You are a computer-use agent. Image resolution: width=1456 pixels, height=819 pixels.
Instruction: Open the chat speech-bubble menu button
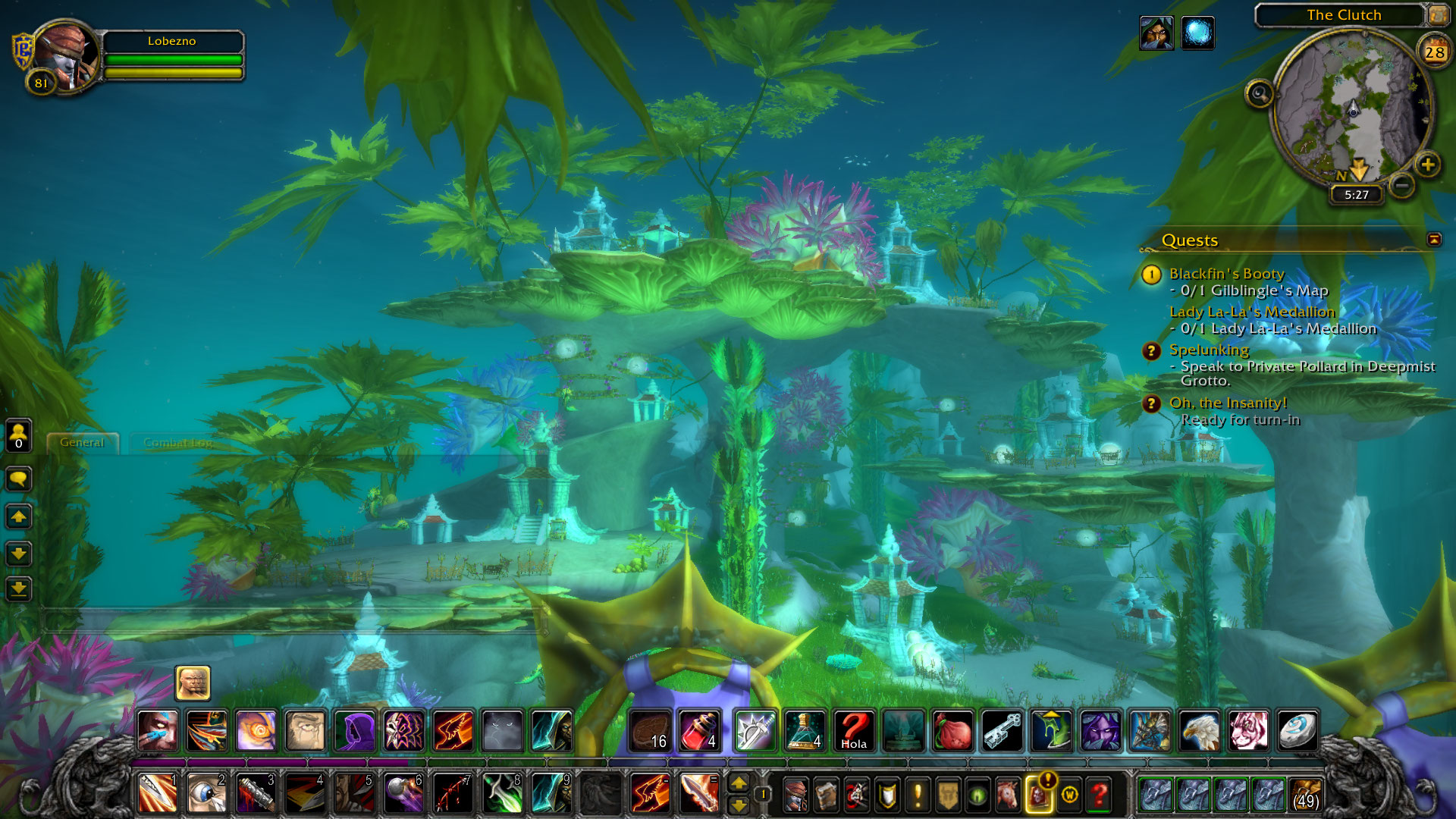18,479
